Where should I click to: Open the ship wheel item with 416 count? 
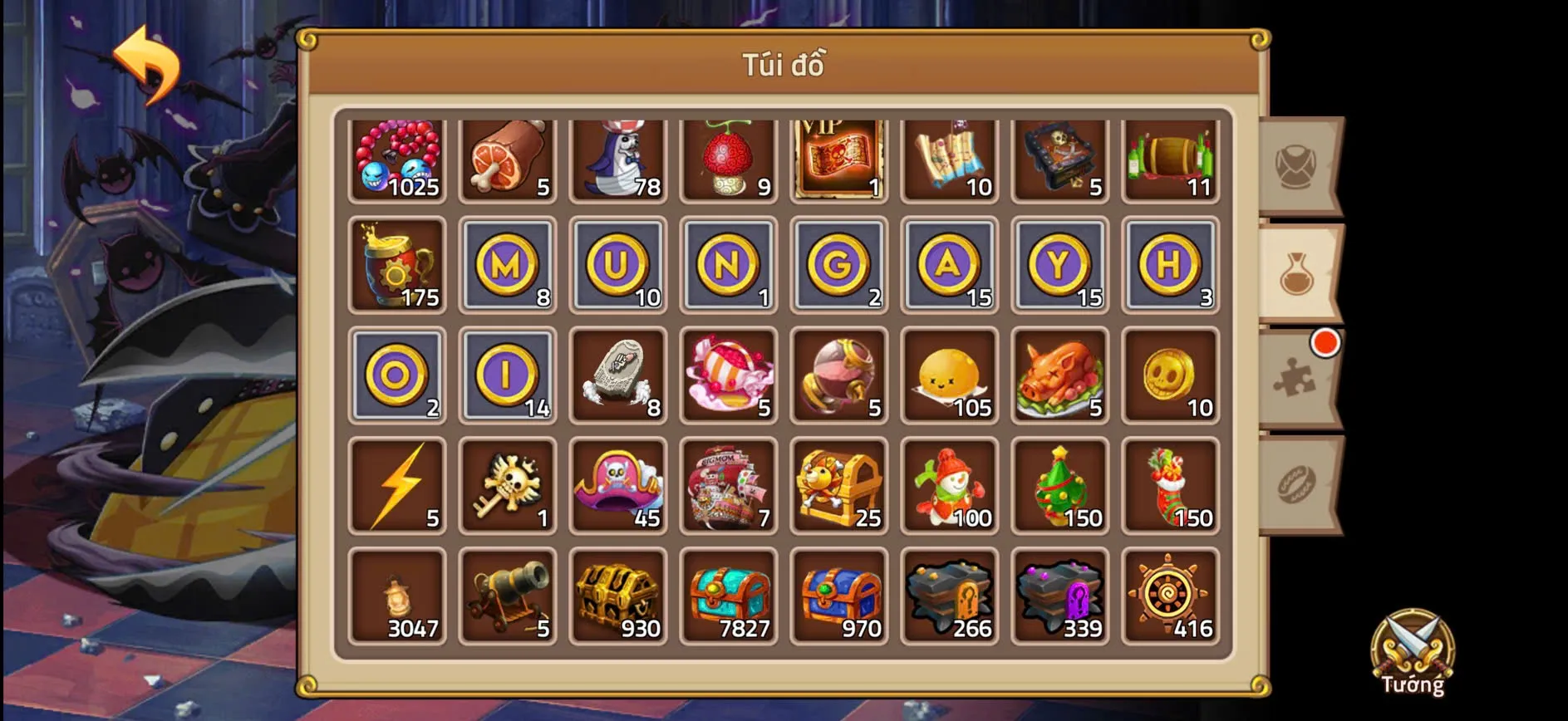1170,596
